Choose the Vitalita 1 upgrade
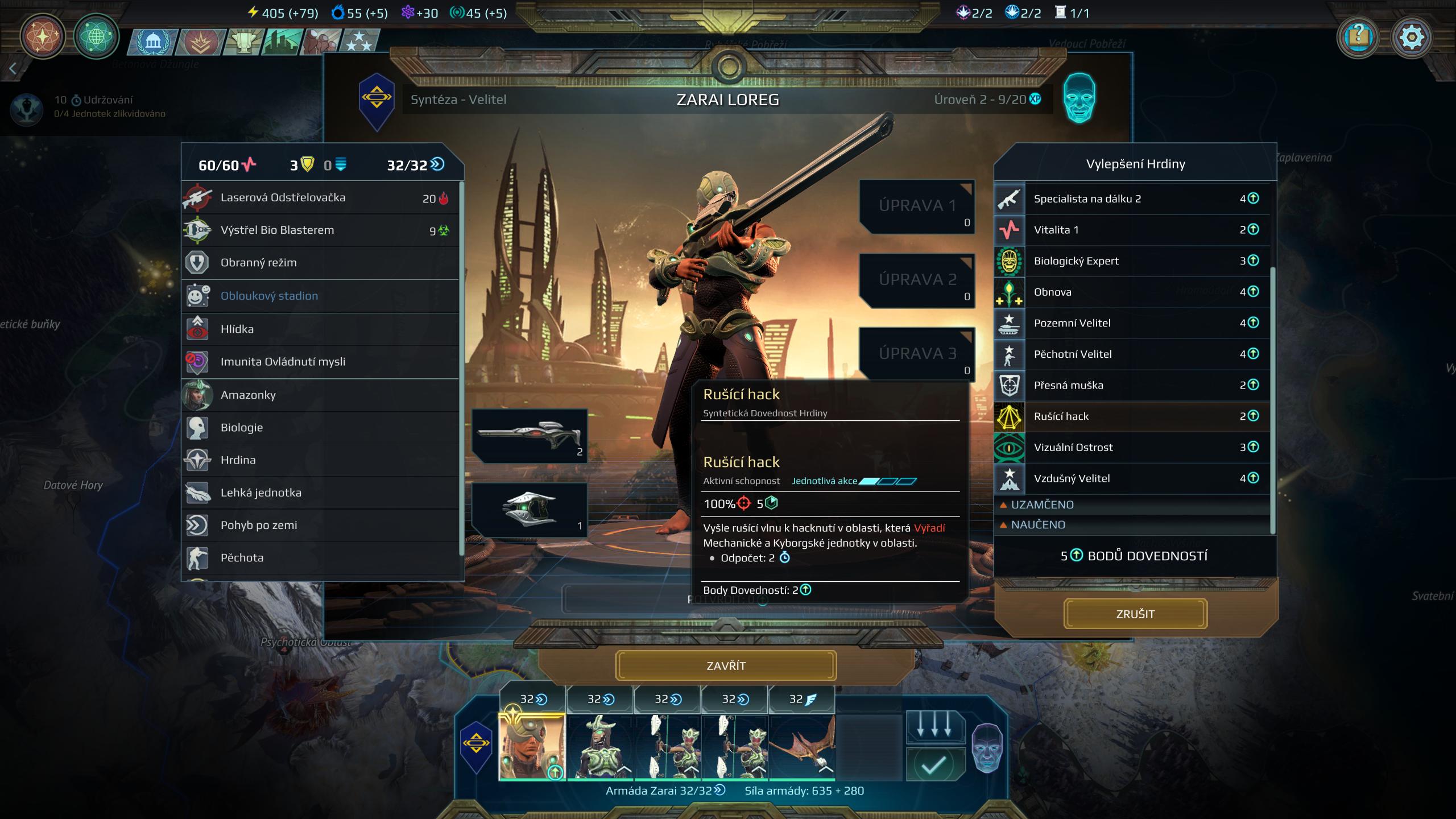The height and width of the screenshot is (819, 1456). pyautogui.click(x=1132, y=230)
